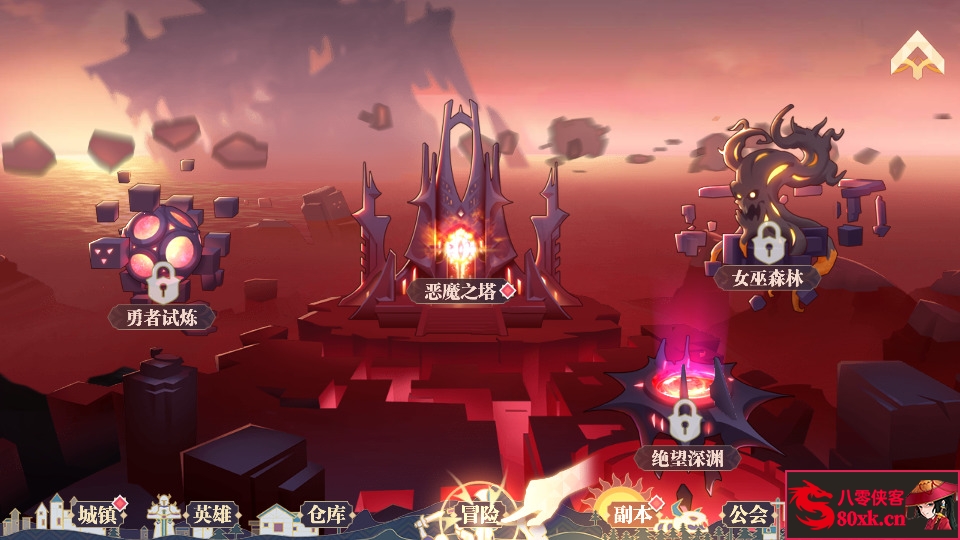Open the 城镇 town tab
960x540 pixels.
click(97, 515)
